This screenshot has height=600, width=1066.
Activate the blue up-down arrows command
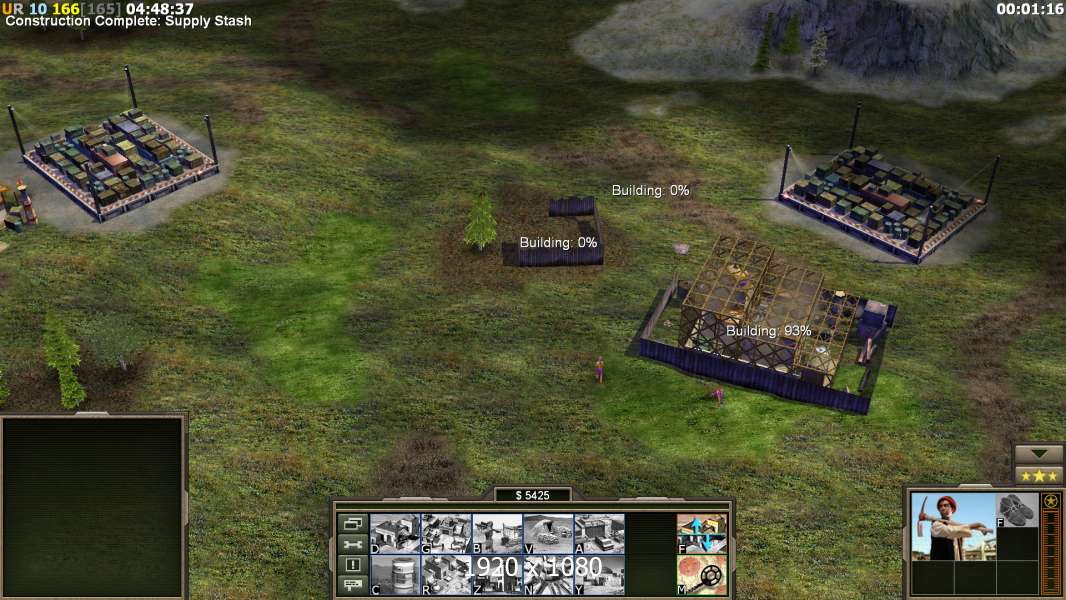point(702,533)
